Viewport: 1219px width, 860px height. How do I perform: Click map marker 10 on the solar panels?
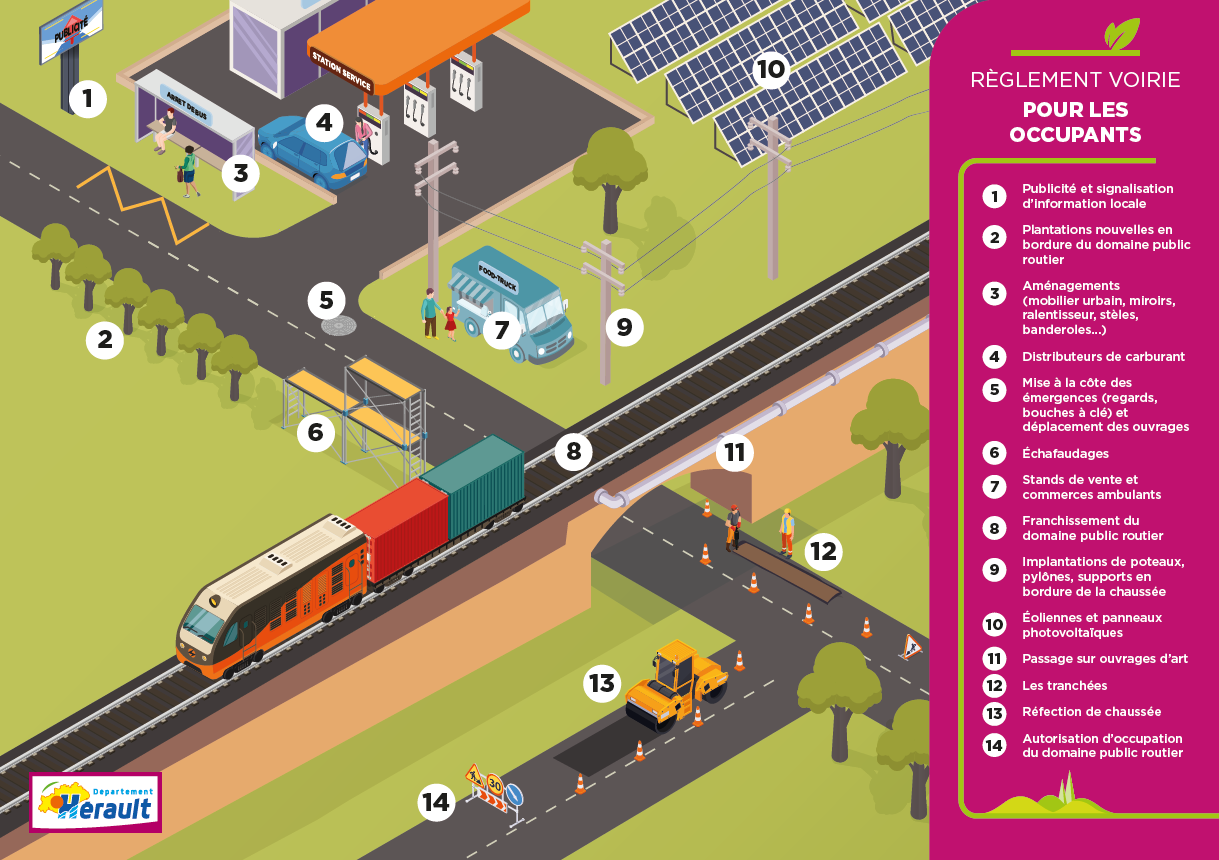771,70
